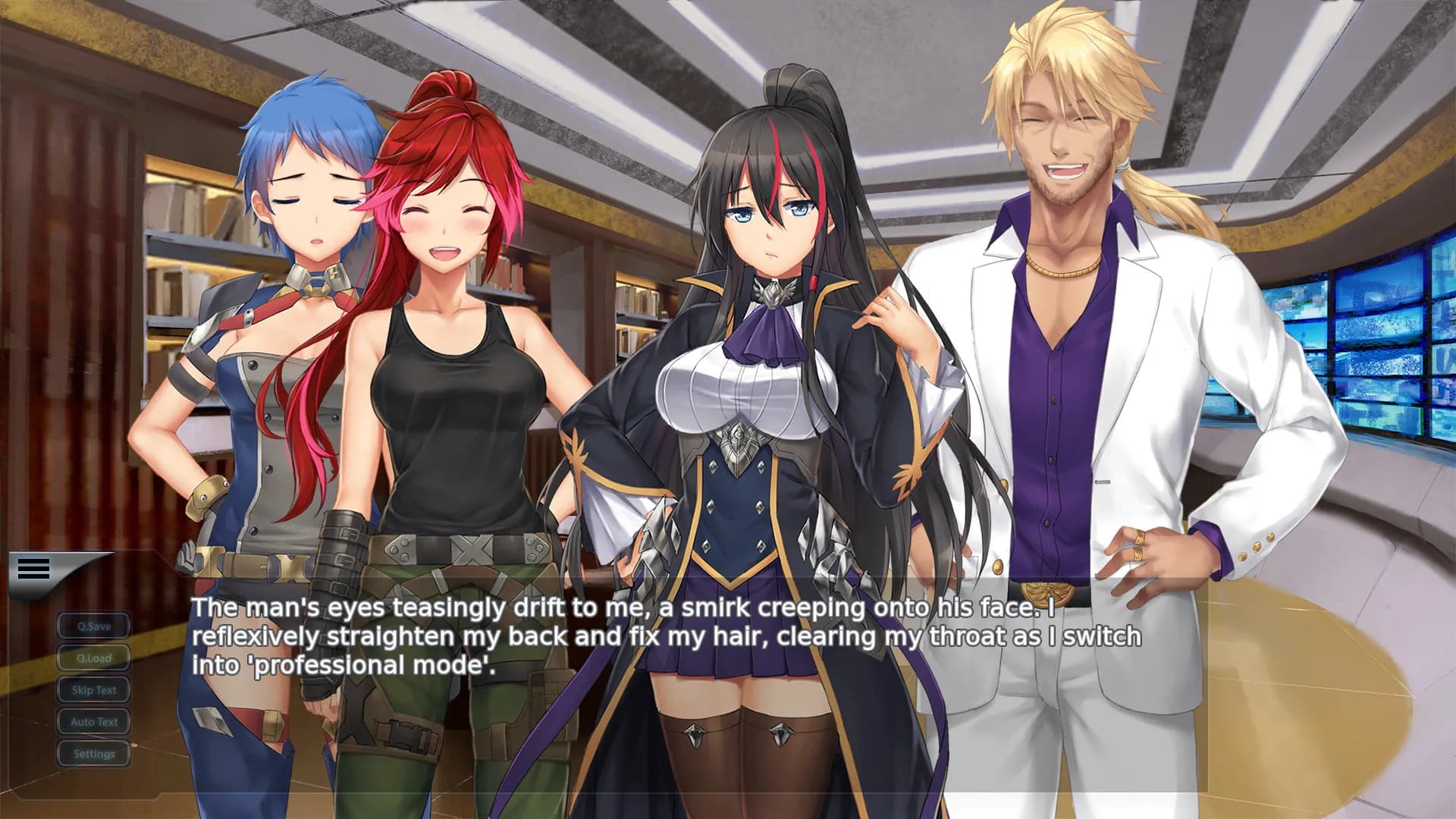
Task: Toggle the highlighted Q.Load option
Action: [x=93, y=658]
